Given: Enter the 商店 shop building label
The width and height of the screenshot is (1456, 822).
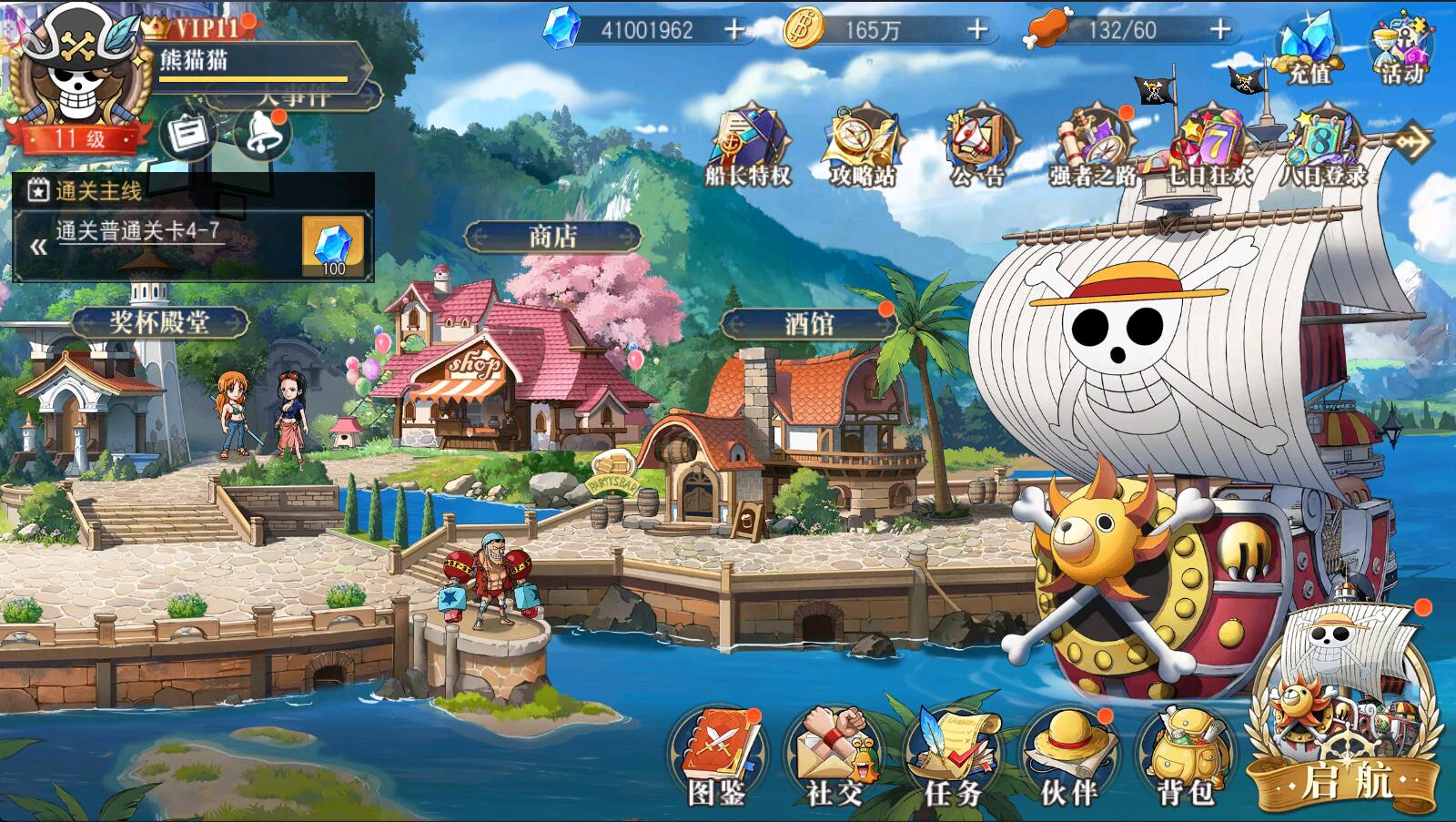Looking at the screenshot, I should pyautogui.click(x=553, y=237).
